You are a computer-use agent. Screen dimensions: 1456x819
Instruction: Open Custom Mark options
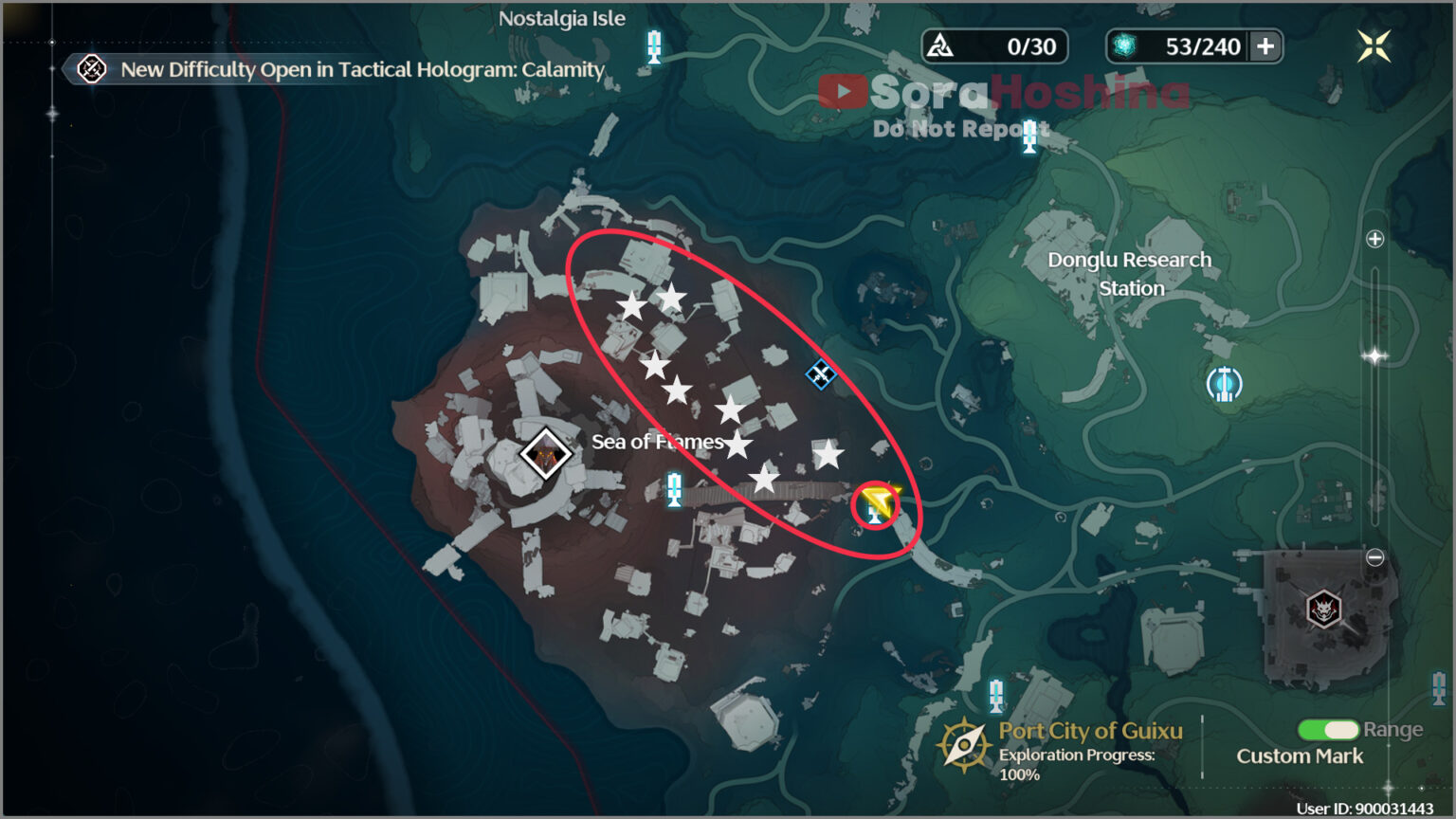coord(1300,755)
